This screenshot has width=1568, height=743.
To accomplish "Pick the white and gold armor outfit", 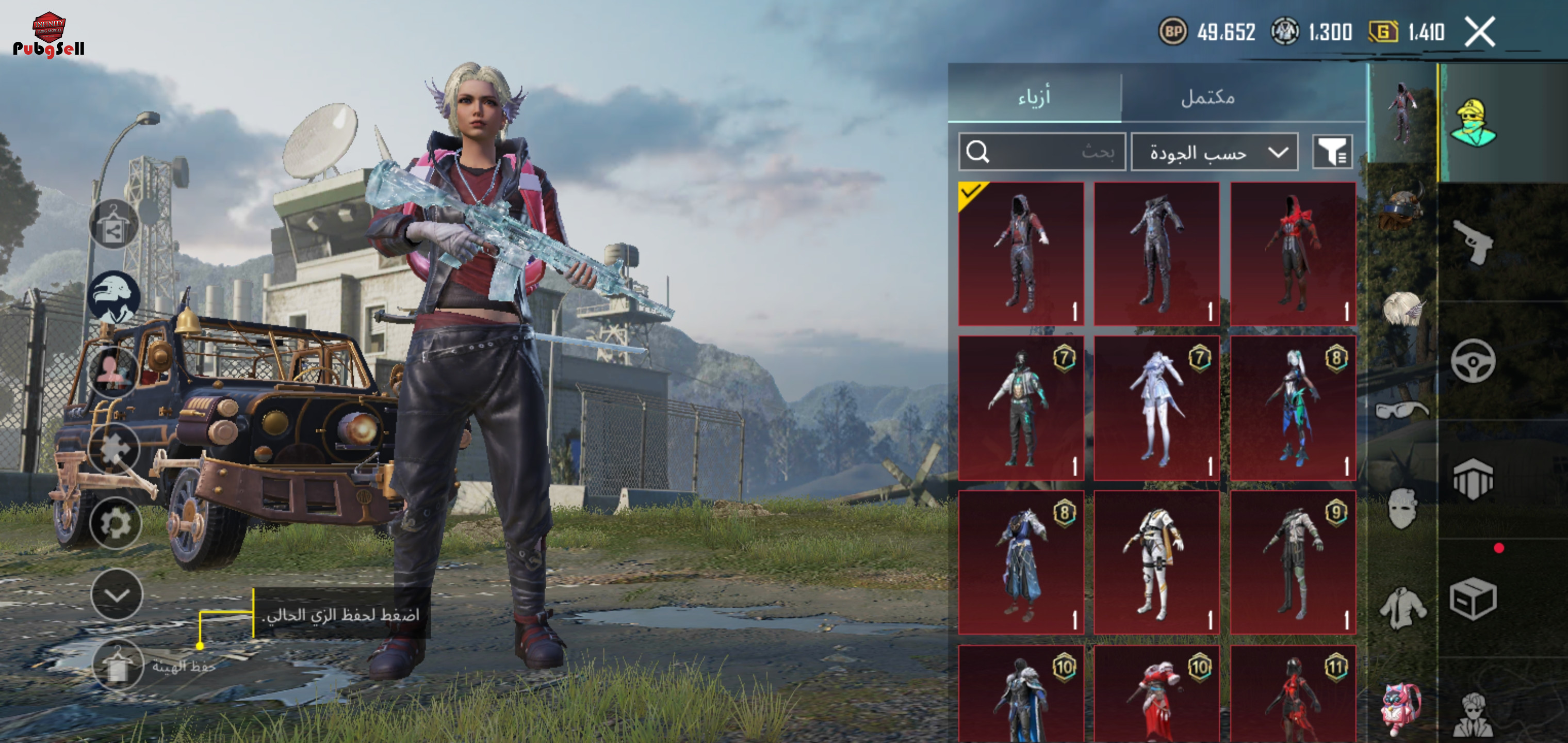I will tap(1156, 563).
